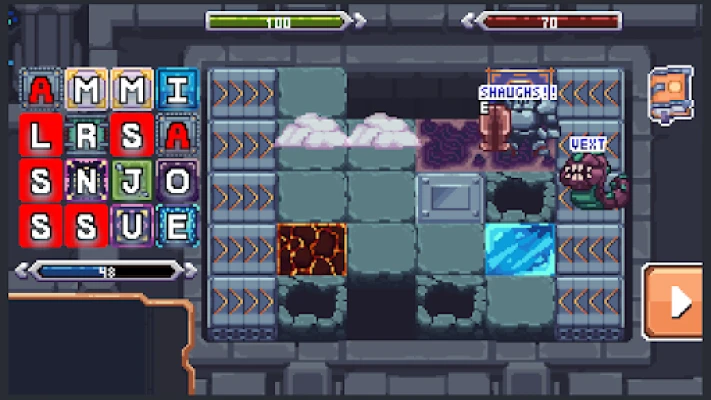Select the purple N tile
711x400 pixels.
click(86, 181)
